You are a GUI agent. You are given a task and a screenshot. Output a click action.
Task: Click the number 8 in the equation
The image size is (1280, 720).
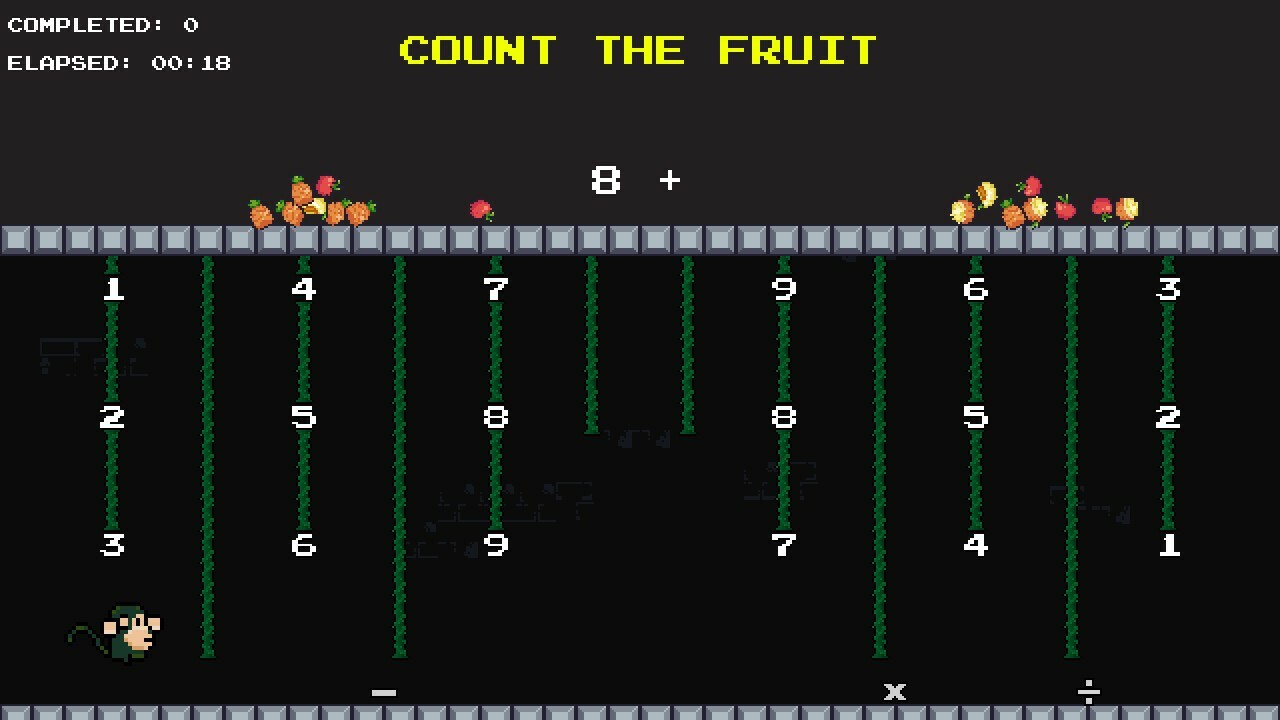[x=606, y=181]
